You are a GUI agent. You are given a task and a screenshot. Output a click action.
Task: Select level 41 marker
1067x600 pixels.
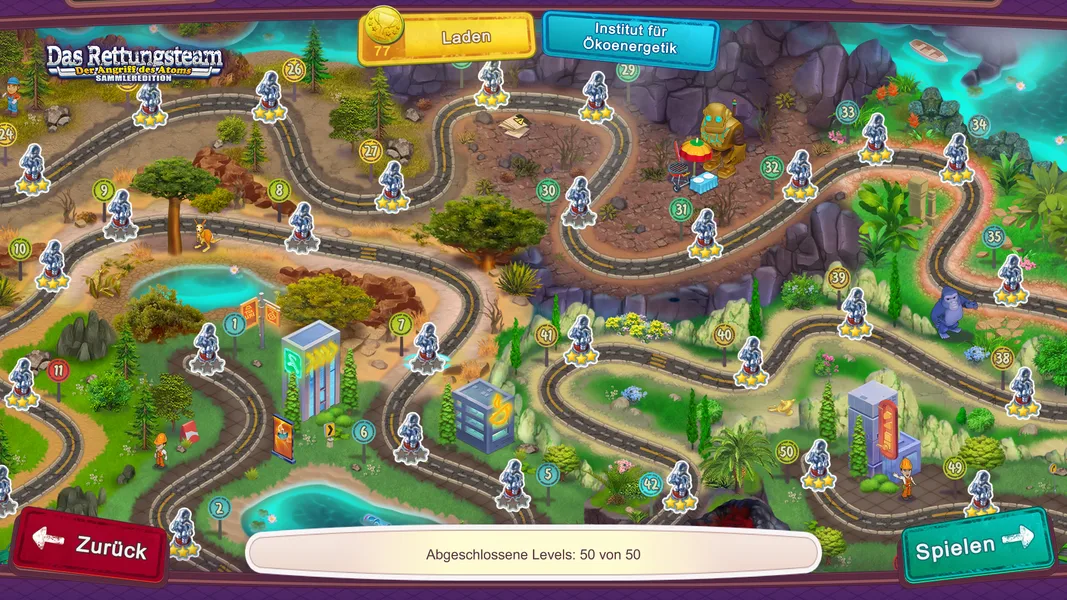click(546, 334)
